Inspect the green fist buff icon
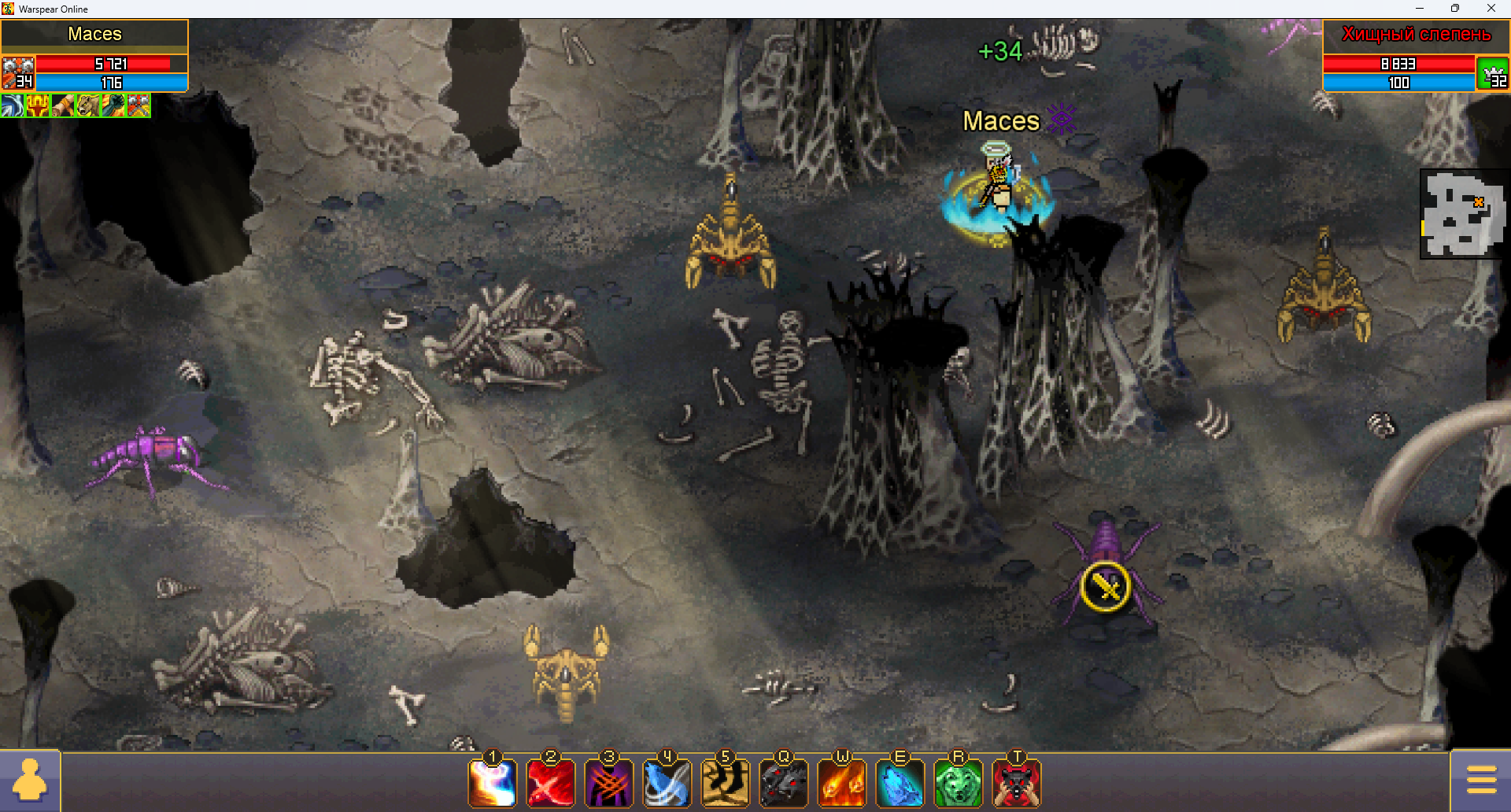This screenshot has width=1511, height=812. coord(113,105)
